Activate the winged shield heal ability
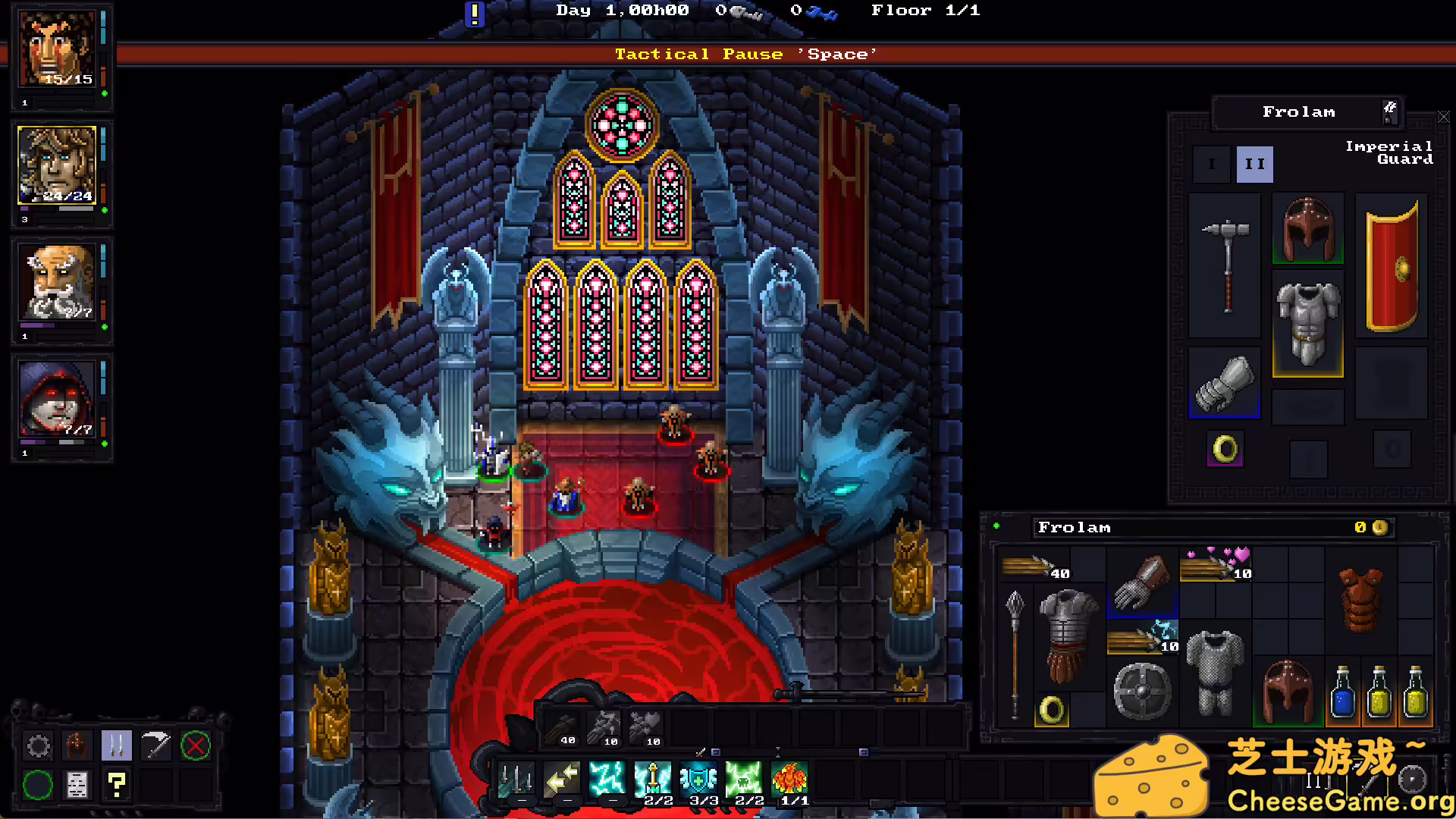 coord(698,778)
